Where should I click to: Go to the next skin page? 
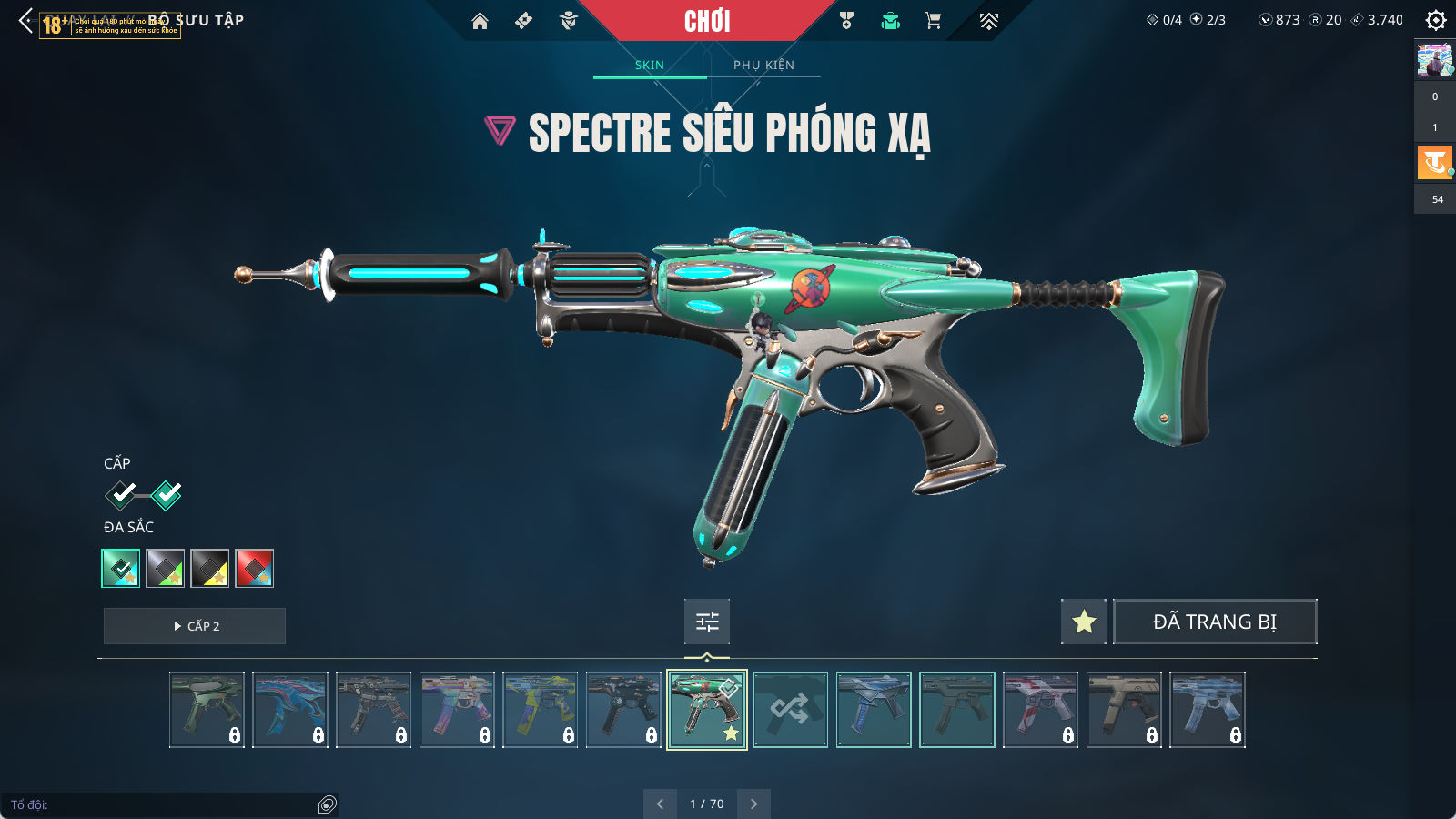click(753, 804)
